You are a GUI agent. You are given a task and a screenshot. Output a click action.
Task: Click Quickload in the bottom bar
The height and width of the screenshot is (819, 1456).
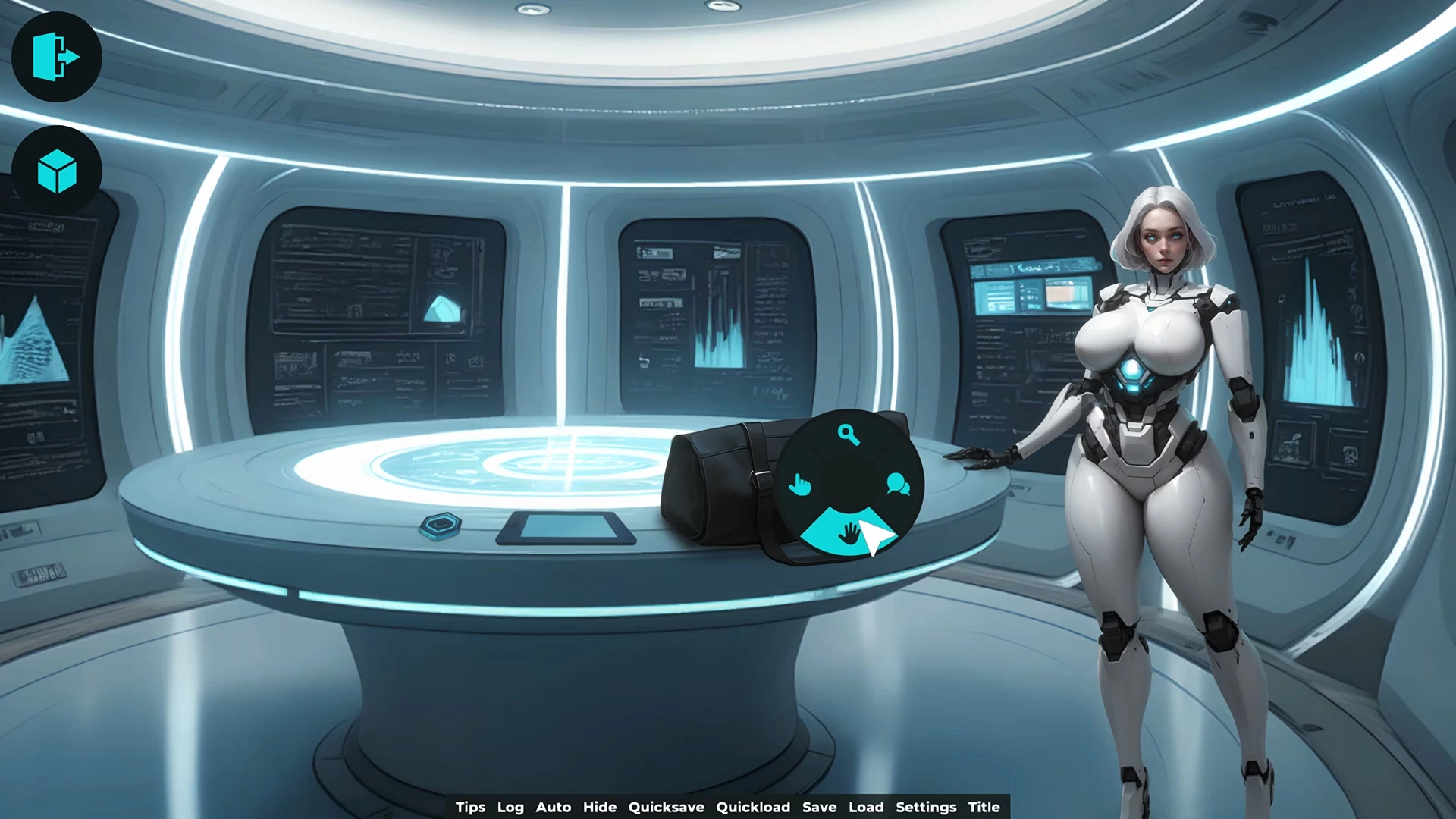click(753, 807)
